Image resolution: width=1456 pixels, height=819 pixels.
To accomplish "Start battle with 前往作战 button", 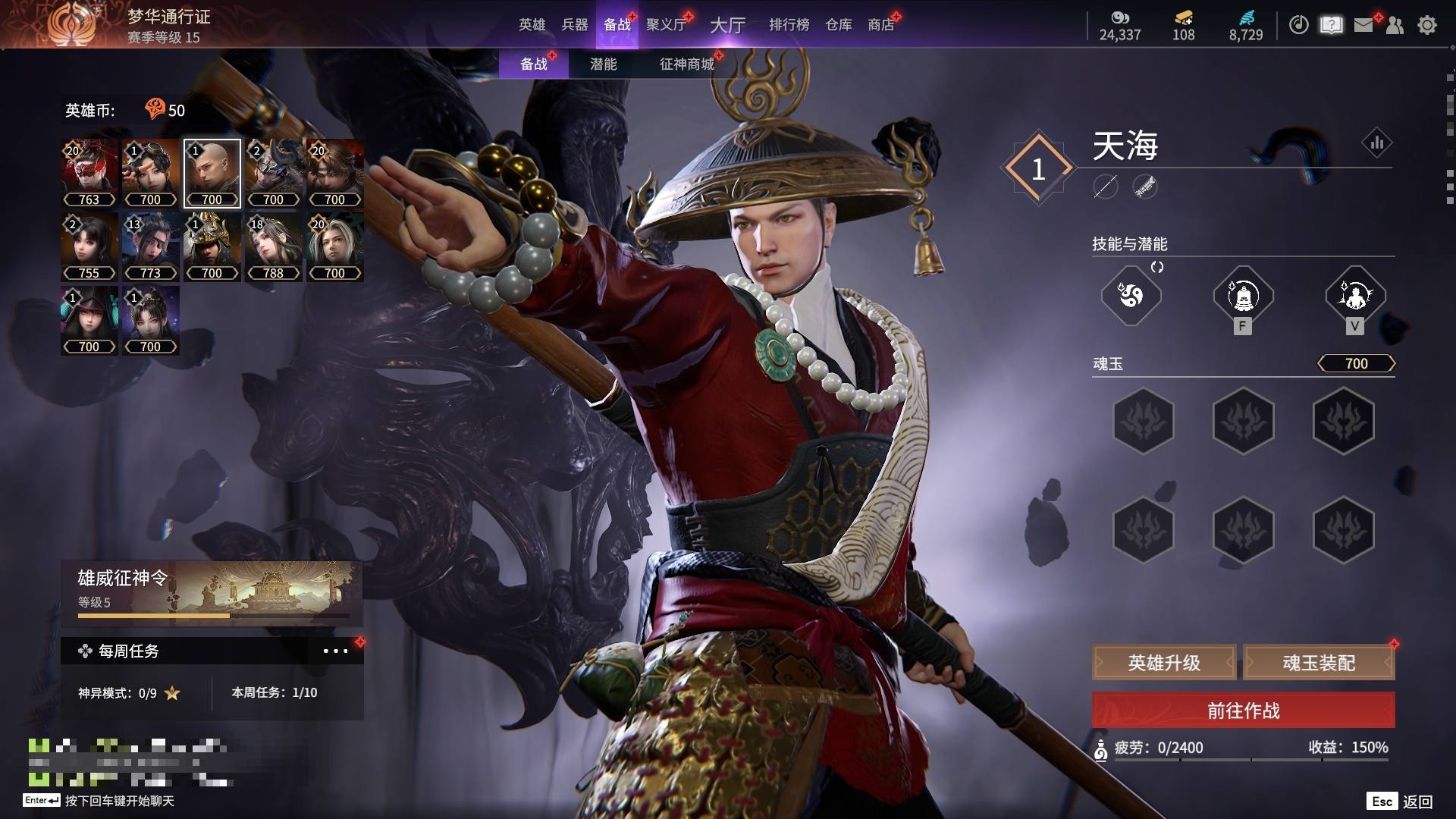I will click(x=1243, y=711).
